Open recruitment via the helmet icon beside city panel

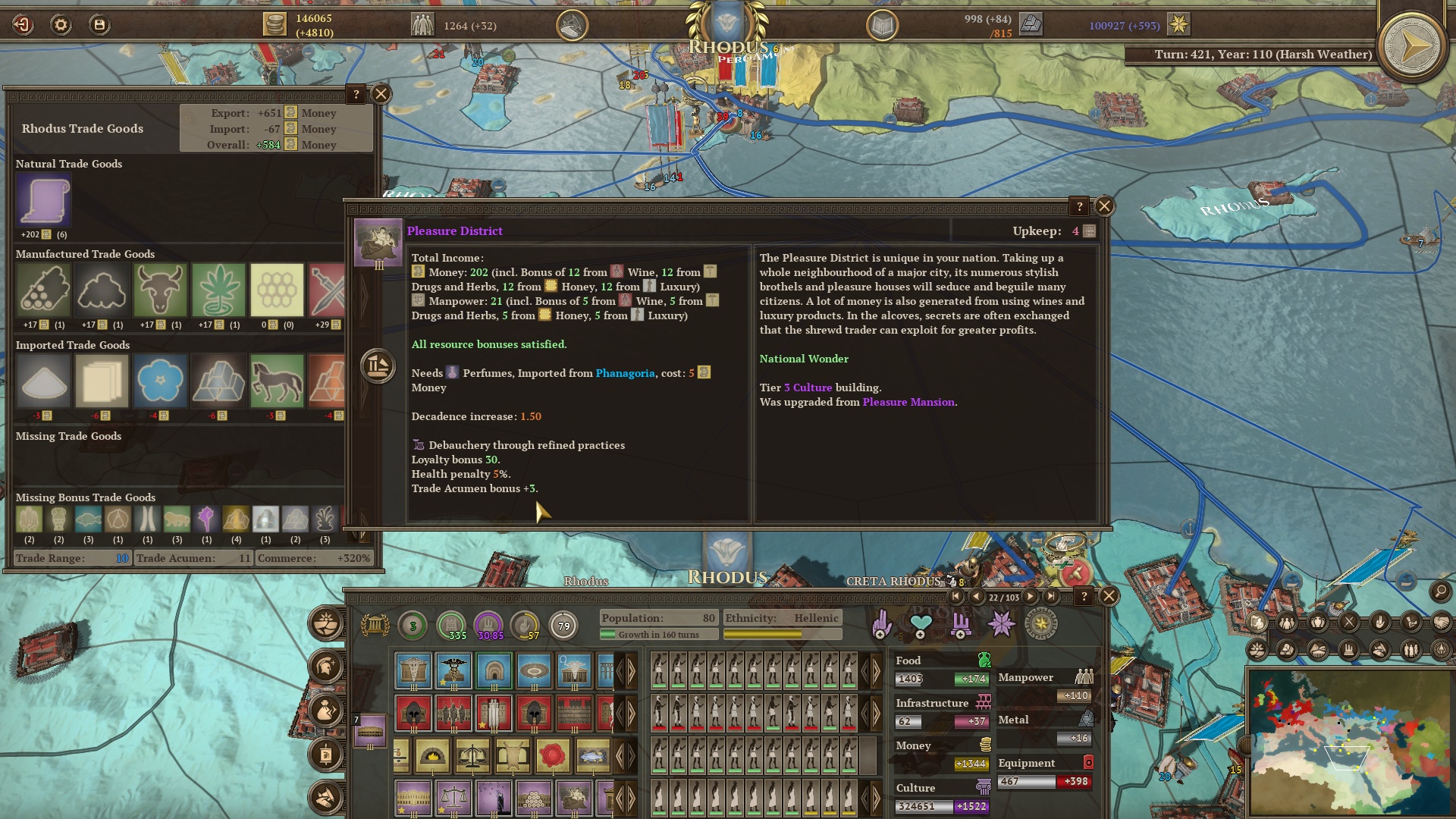click(325, 666)
